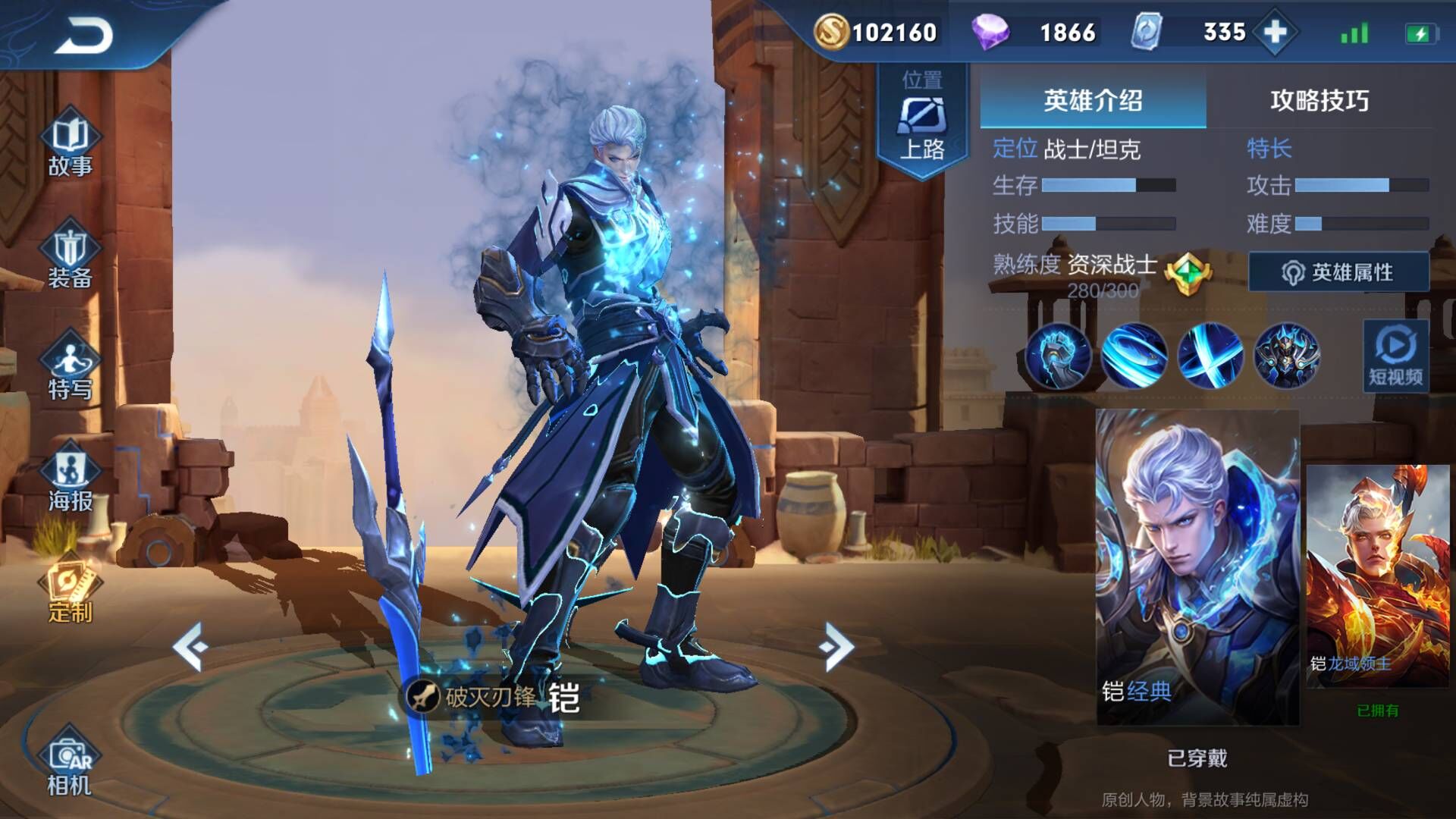The width and height of the screenshot is (1456, 819).
Task: View the crossed slash skill icon
Action: click(x=1210, y=355)
